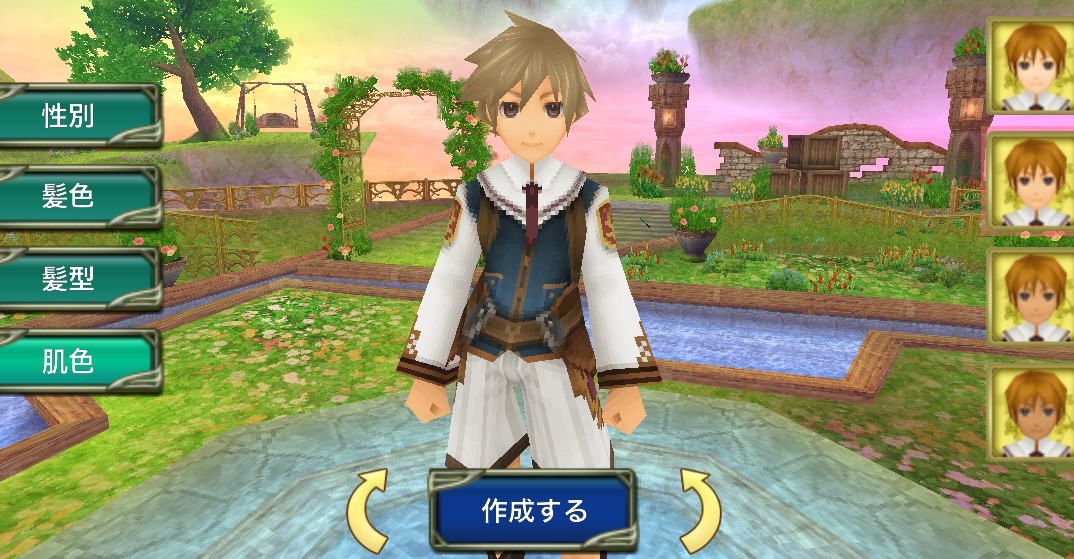Image resolution: width=1074 pixels, height=559 pixels.
Task: Confirm with the 作成する create button
Action: [x=534, y=512]
